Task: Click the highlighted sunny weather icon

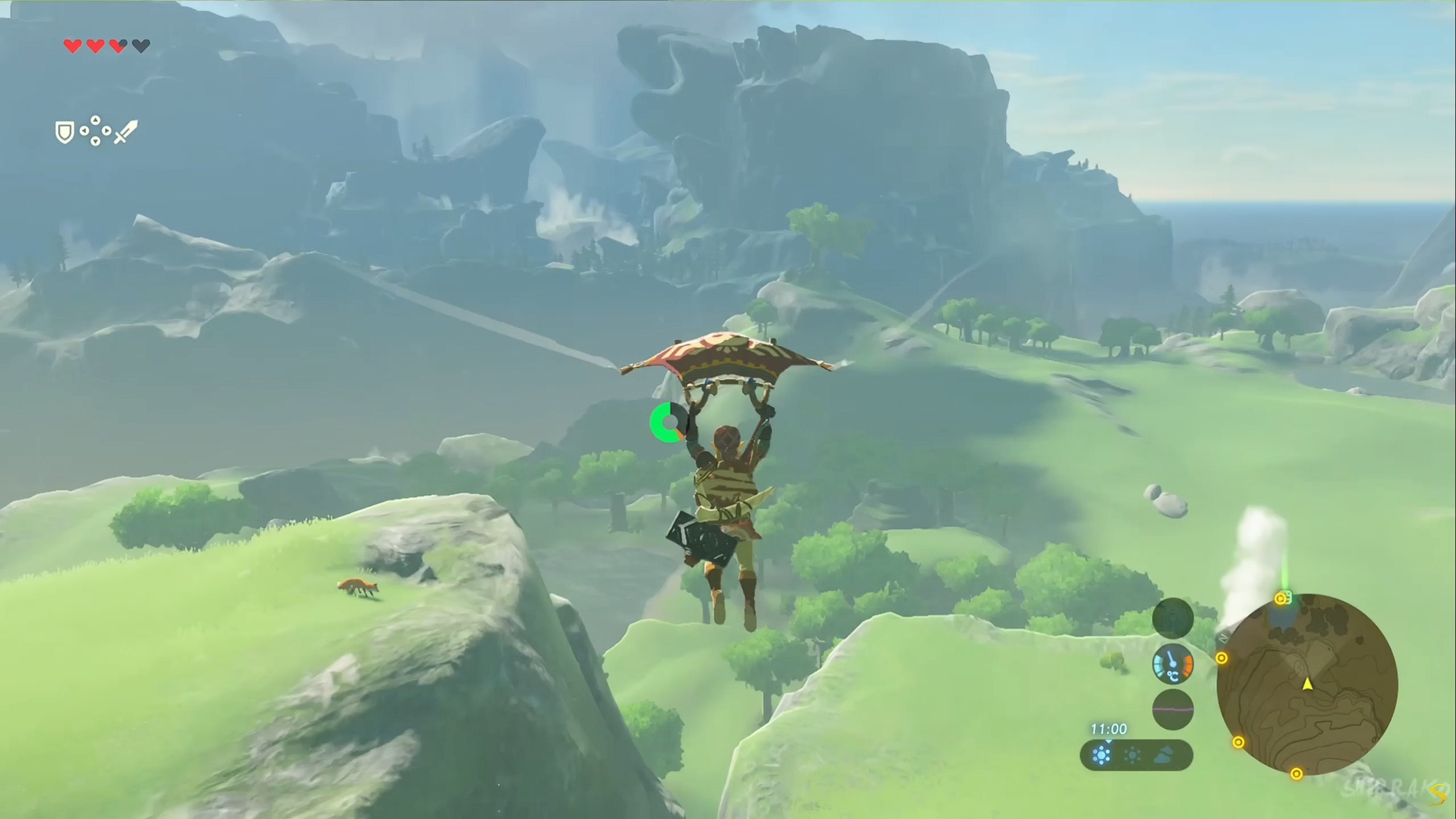Action: pos(1102,756)
